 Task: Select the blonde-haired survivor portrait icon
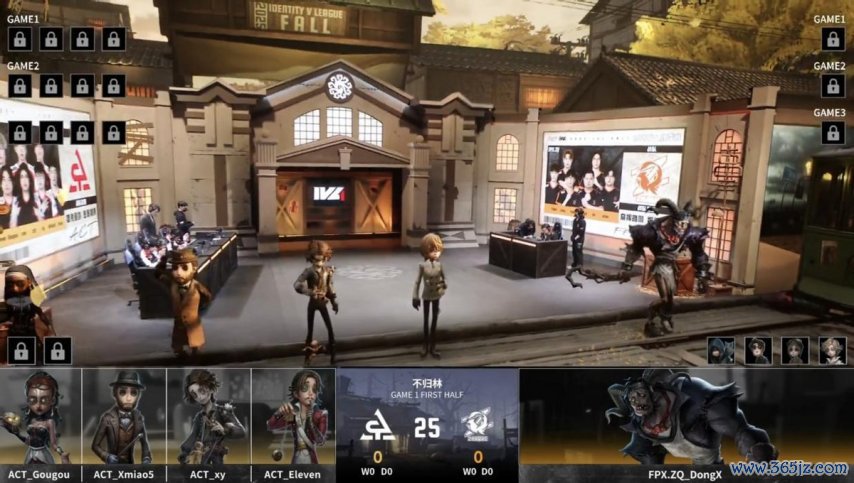[x=832, y=350]
